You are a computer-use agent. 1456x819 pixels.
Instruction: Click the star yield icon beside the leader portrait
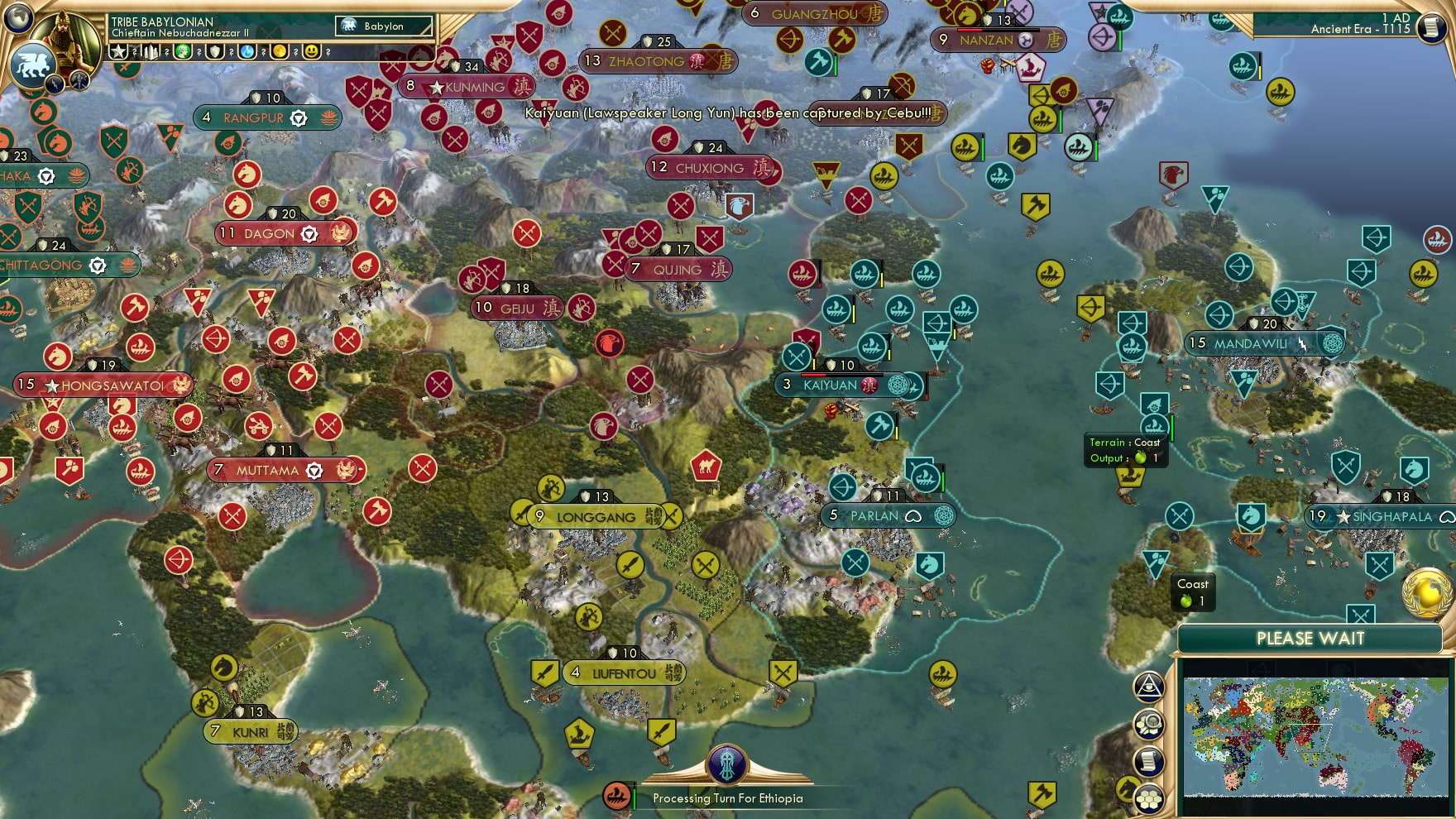pos(118,51)
